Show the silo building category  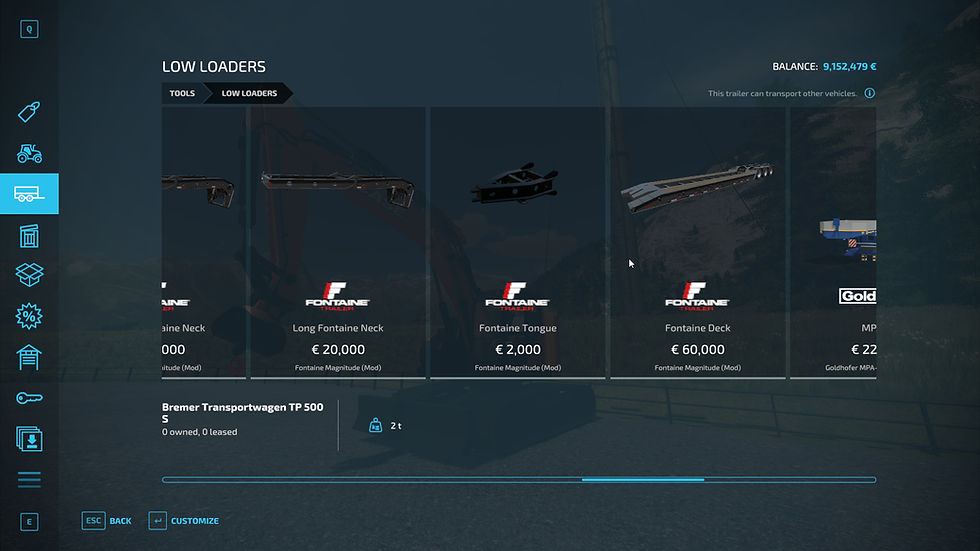tap(29, 235)
